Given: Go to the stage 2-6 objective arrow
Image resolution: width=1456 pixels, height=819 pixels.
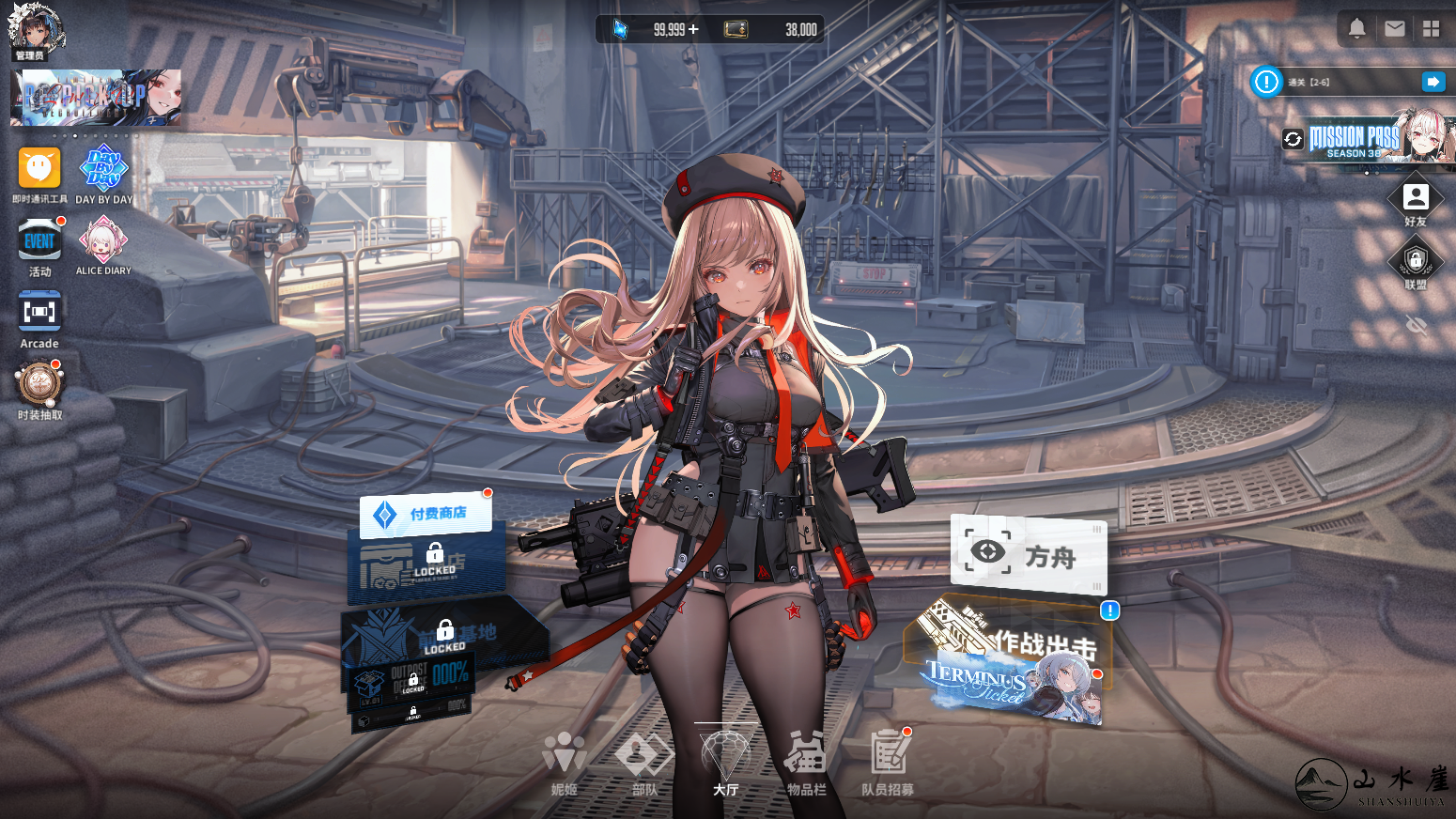Looking at the screenshot, I should click(x=1433, y=83).
